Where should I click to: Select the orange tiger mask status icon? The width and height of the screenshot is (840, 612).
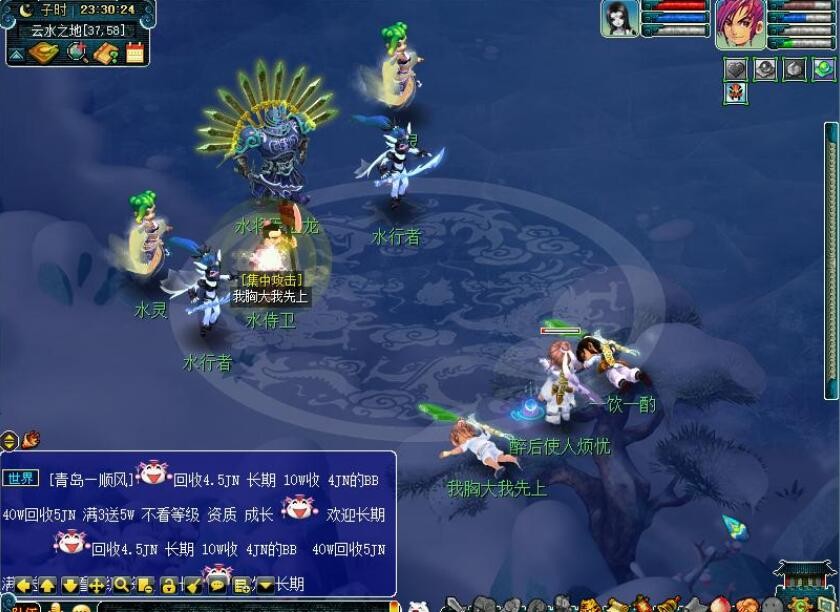pos(736,93)
